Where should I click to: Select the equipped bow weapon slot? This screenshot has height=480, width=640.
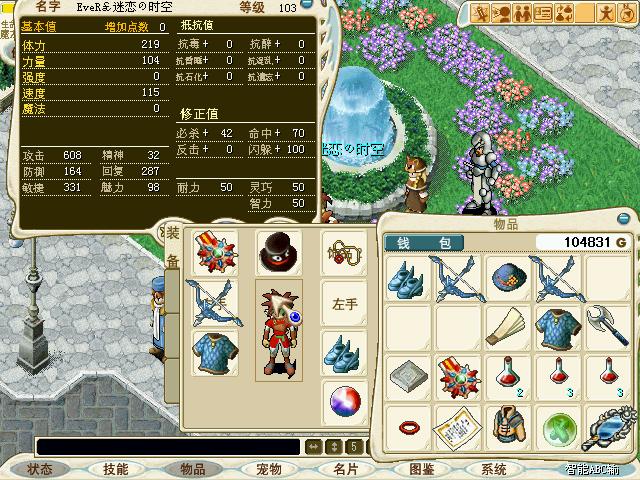[x=212, y=303]
